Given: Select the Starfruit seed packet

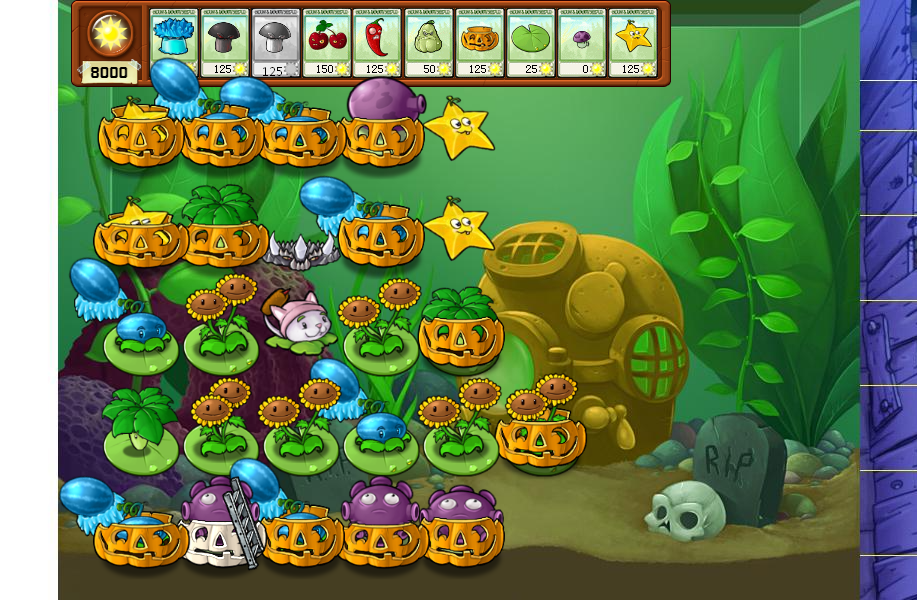Looking at the screenshot, I should pos(633,43).
